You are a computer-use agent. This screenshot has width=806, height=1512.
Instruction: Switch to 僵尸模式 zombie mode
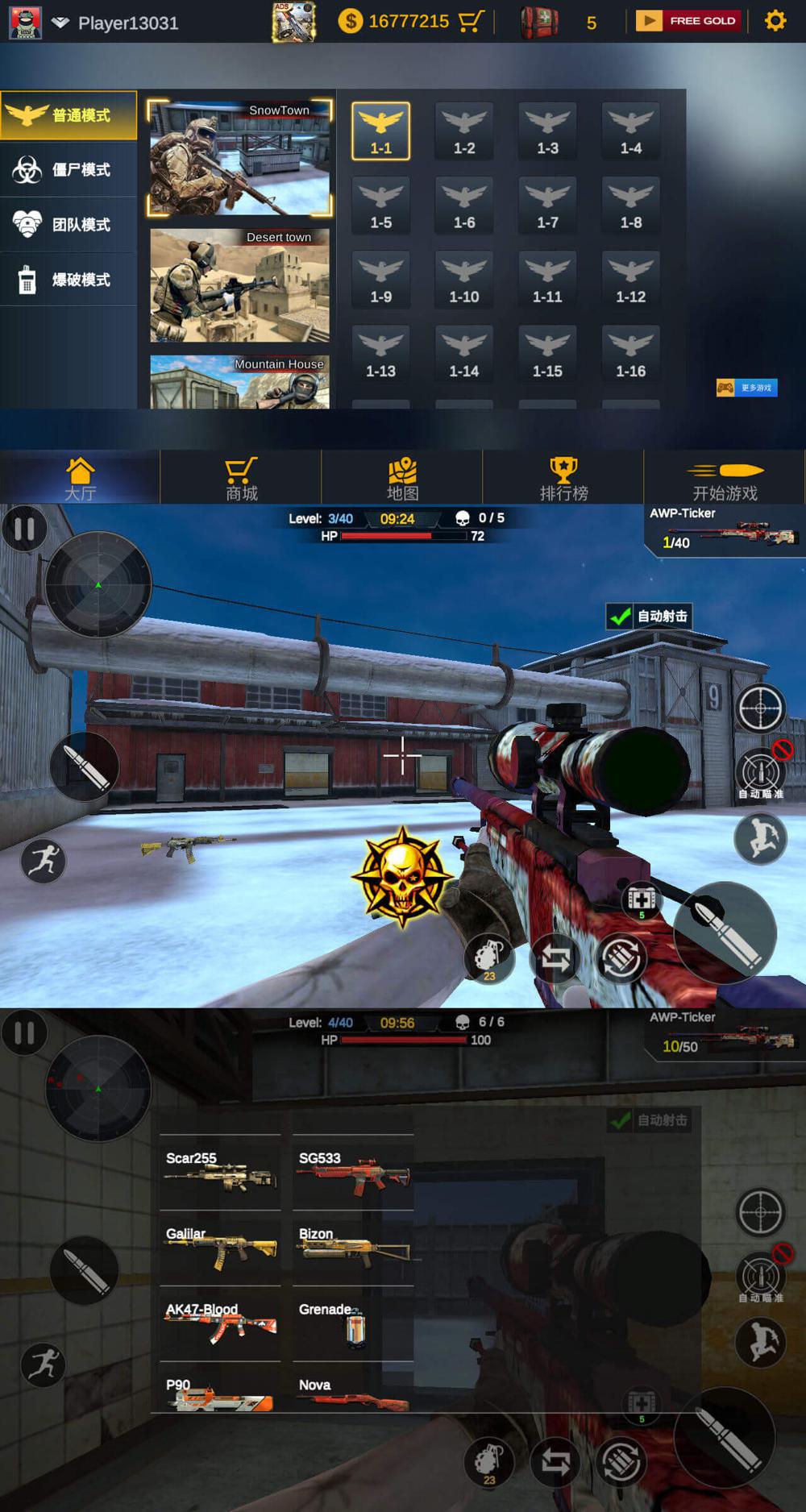point(69,170)
